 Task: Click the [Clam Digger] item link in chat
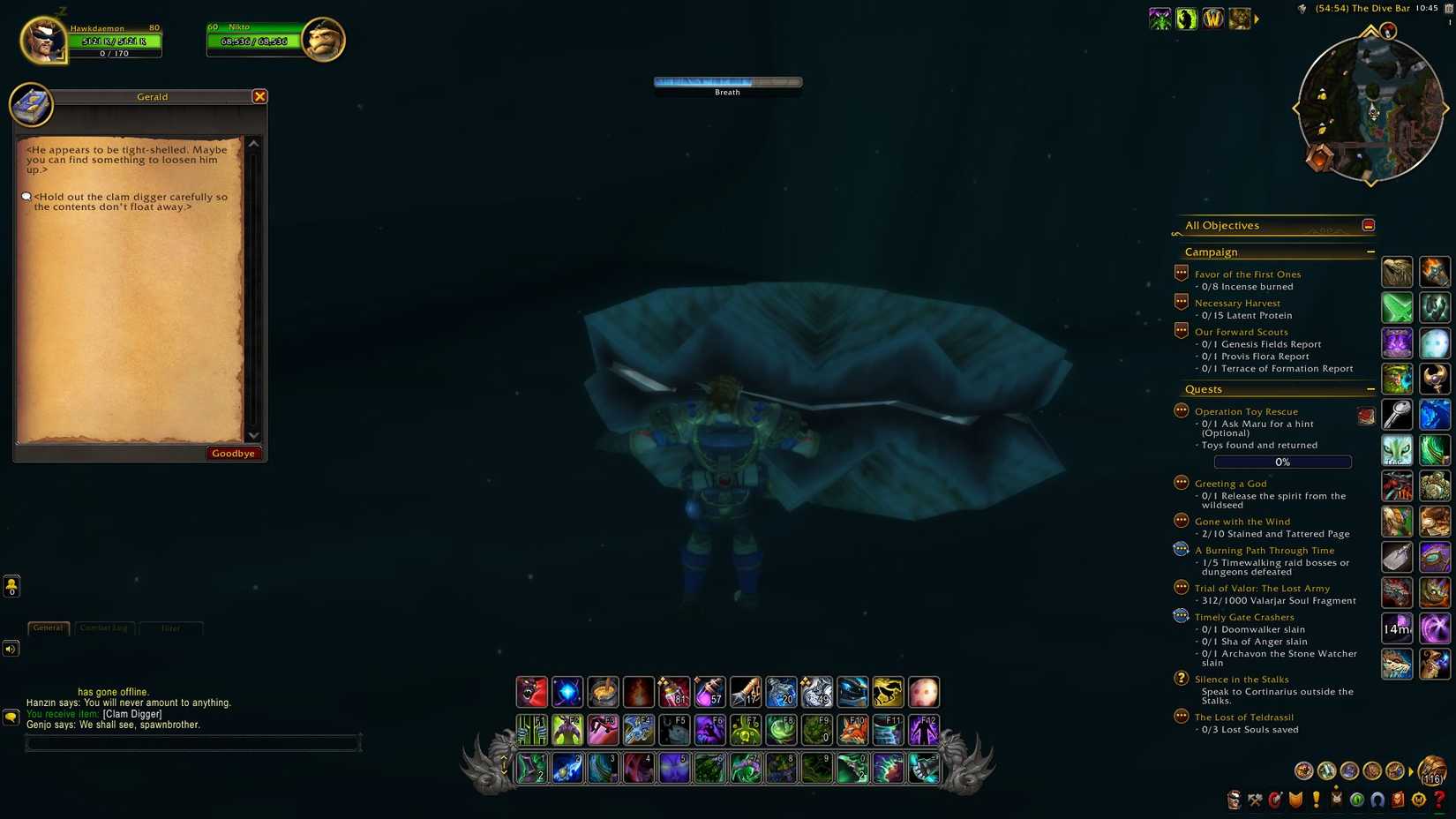point(132,713)
